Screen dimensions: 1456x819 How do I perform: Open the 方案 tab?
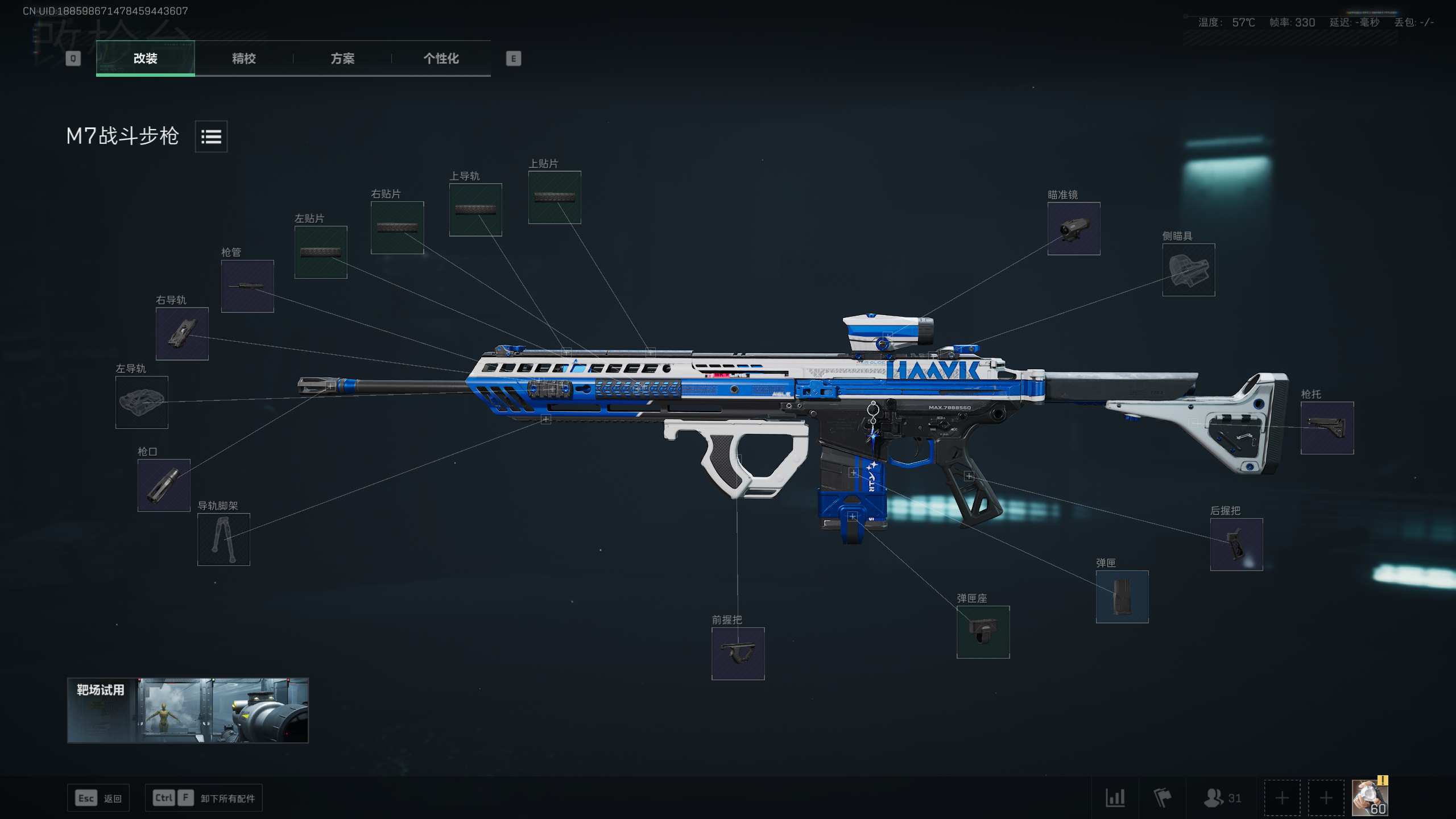click(x=342, y=58)
